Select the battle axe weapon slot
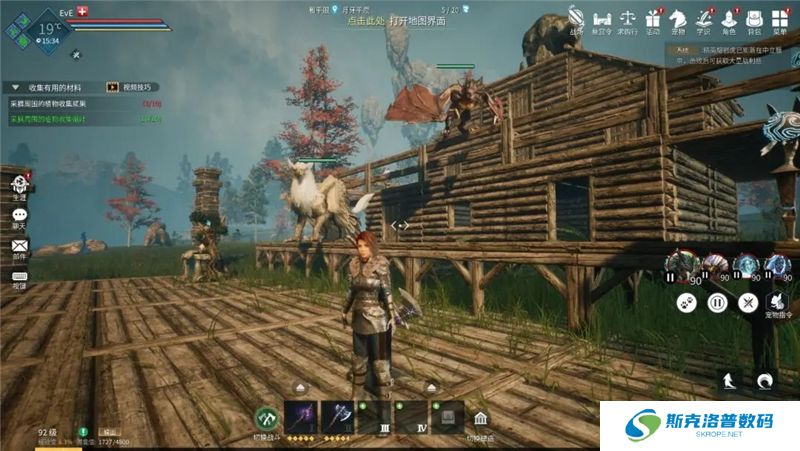The height and width of the screenshot is (451, 800). click(x=337, y=416)
